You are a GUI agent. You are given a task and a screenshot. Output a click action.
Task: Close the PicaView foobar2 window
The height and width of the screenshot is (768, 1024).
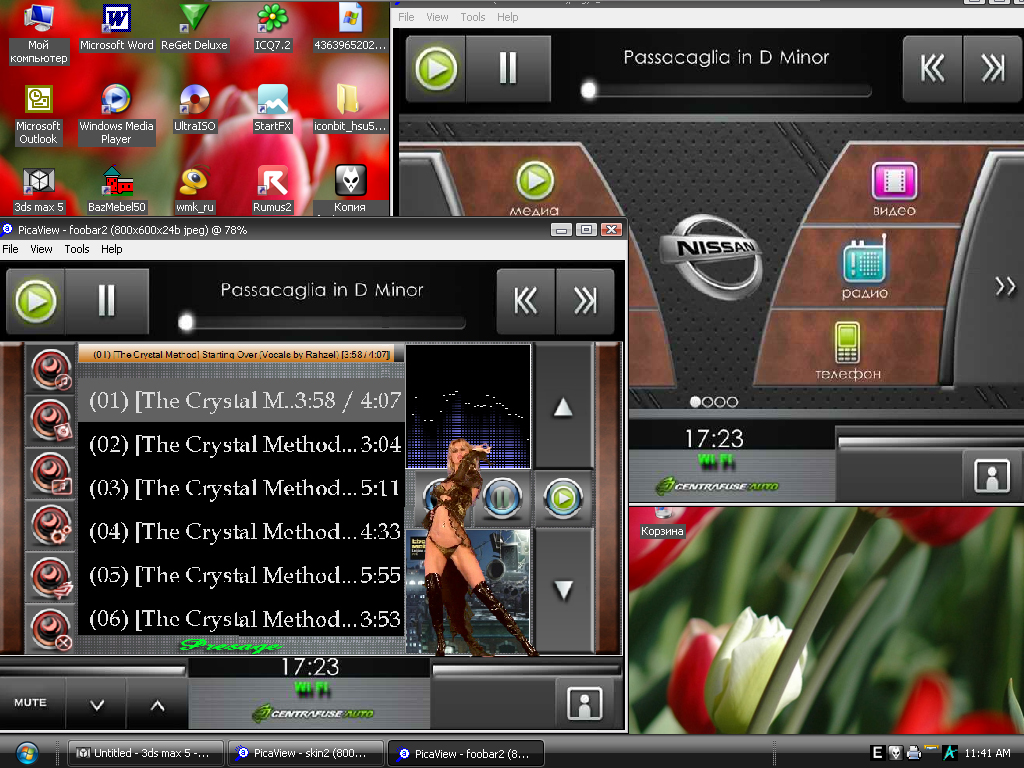pyautogui.click(x=610, y=230)
